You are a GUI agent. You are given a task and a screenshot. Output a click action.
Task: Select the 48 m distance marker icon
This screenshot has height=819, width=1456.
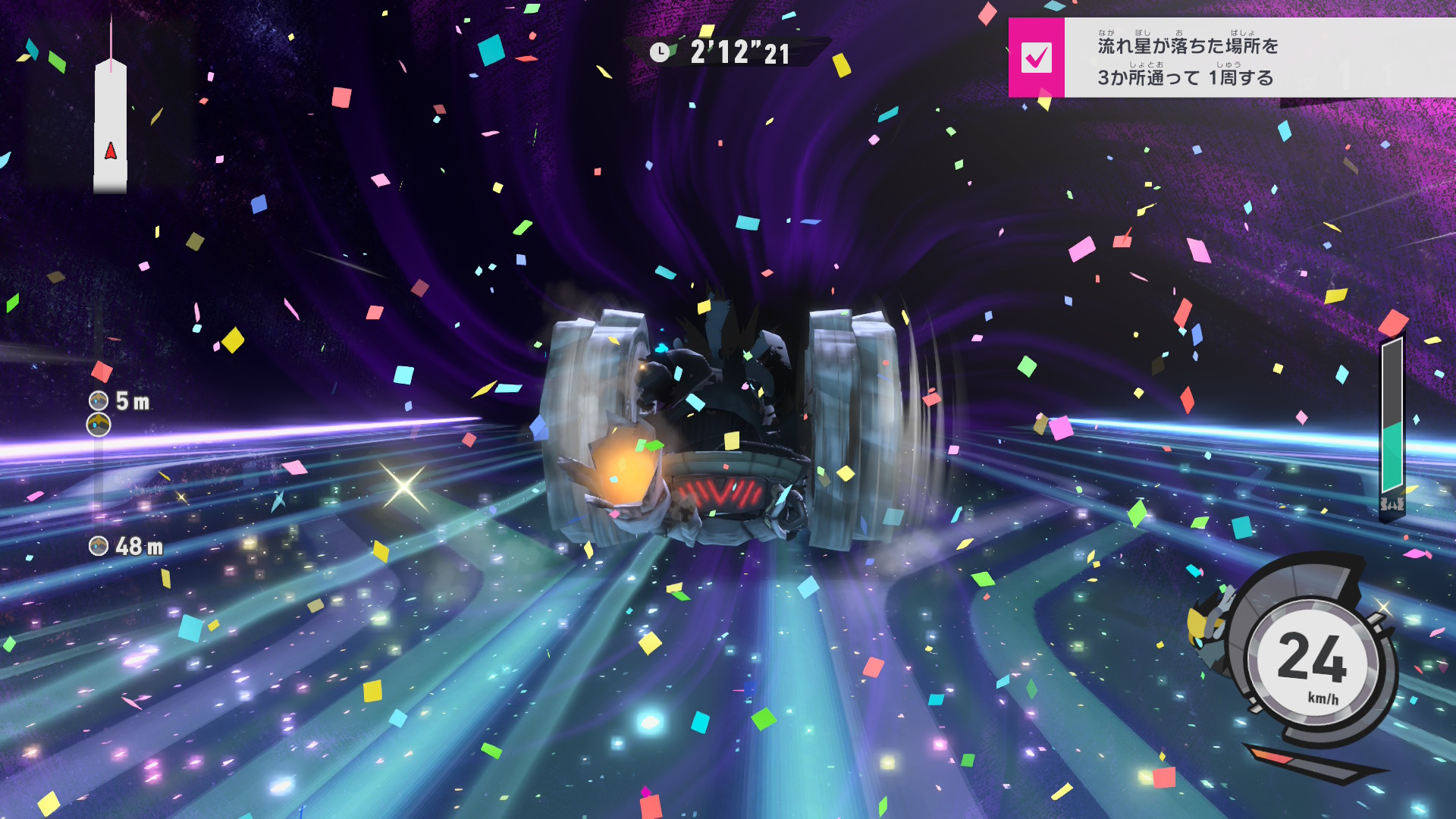99,546
